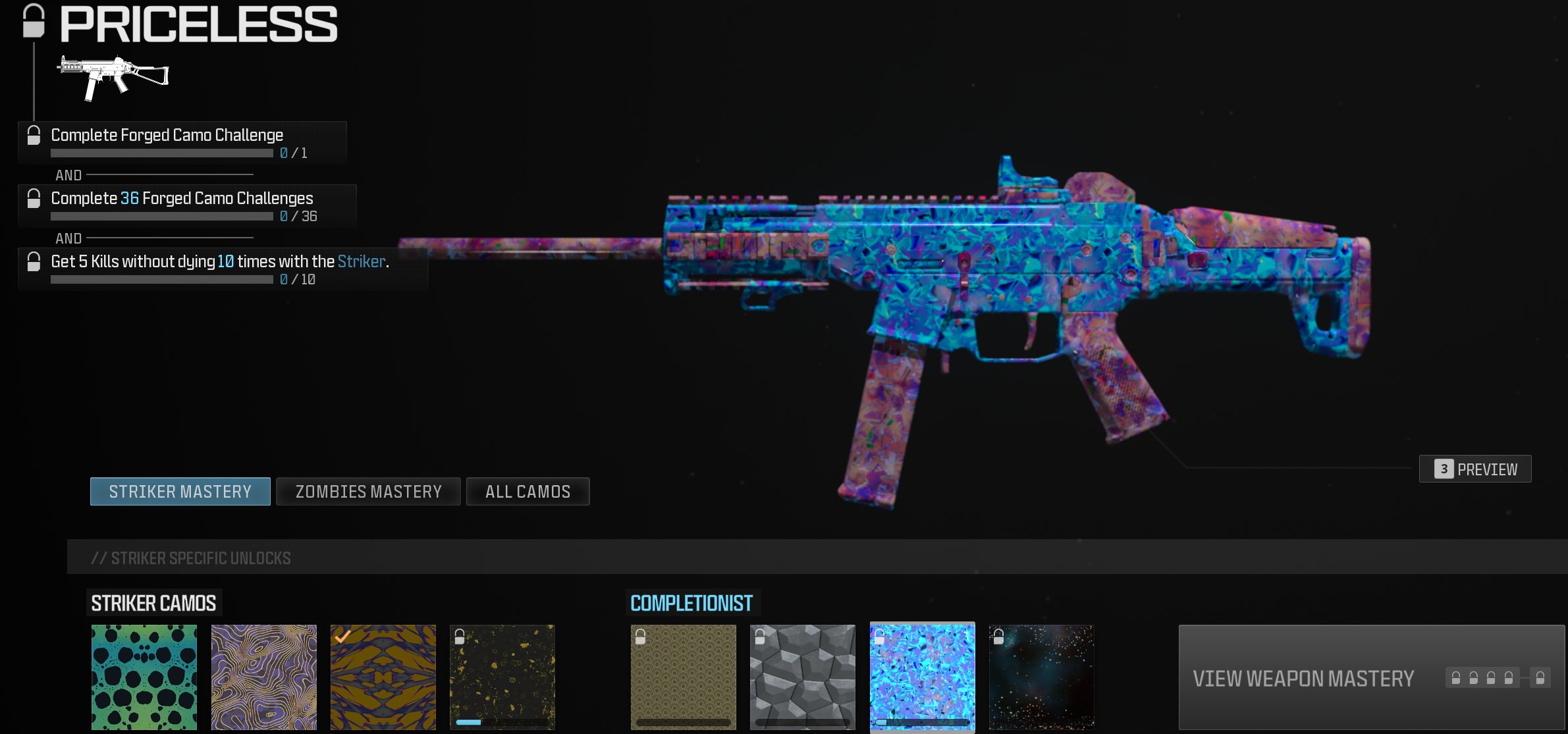Image resolution: width=1568 pixels, height=734 pixels.
Task: Click the VIEW WEAPON MASTERY button
Action: point(1303,677)
